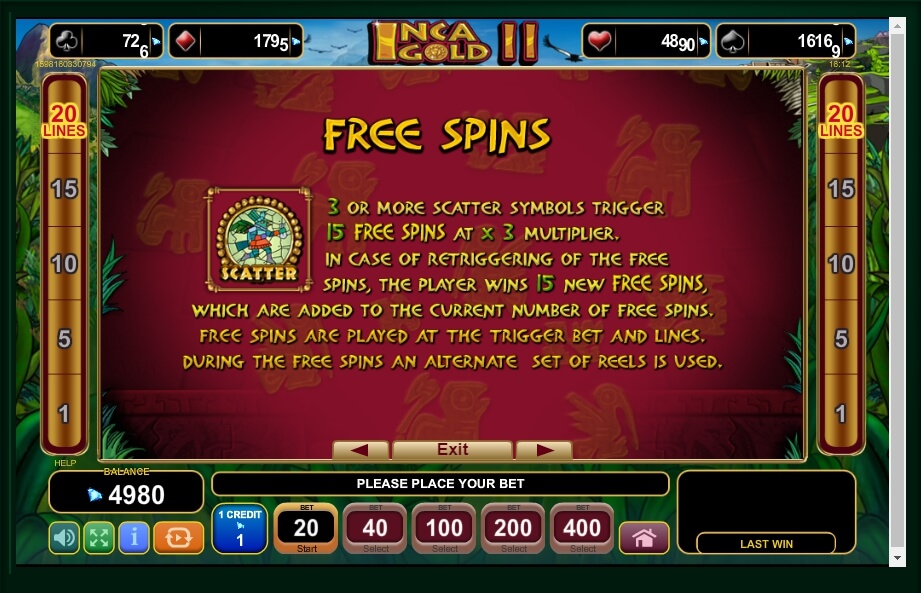Screen dimensions: 921x593
Task: Return to the lobby via home button
Action: coord(643,538)
